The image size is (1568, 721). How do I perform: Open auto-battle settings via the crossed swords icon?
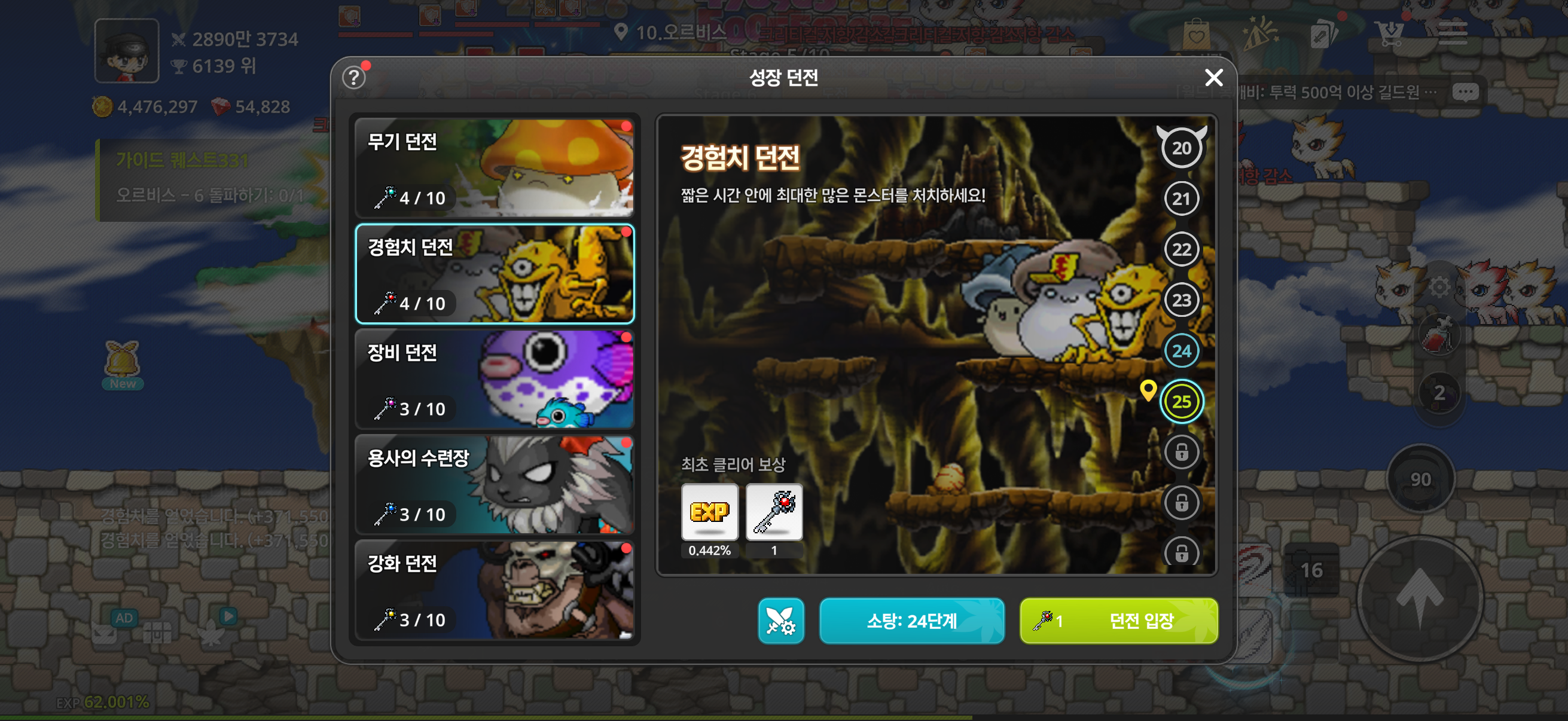[782, 621]
